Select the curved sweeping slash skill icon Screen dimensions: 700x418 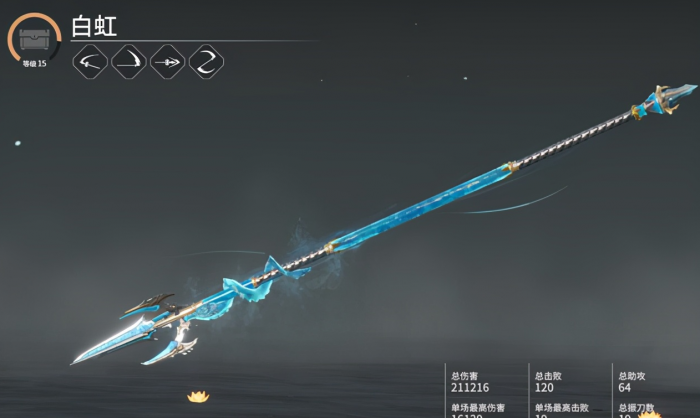[x=90, y=62]
